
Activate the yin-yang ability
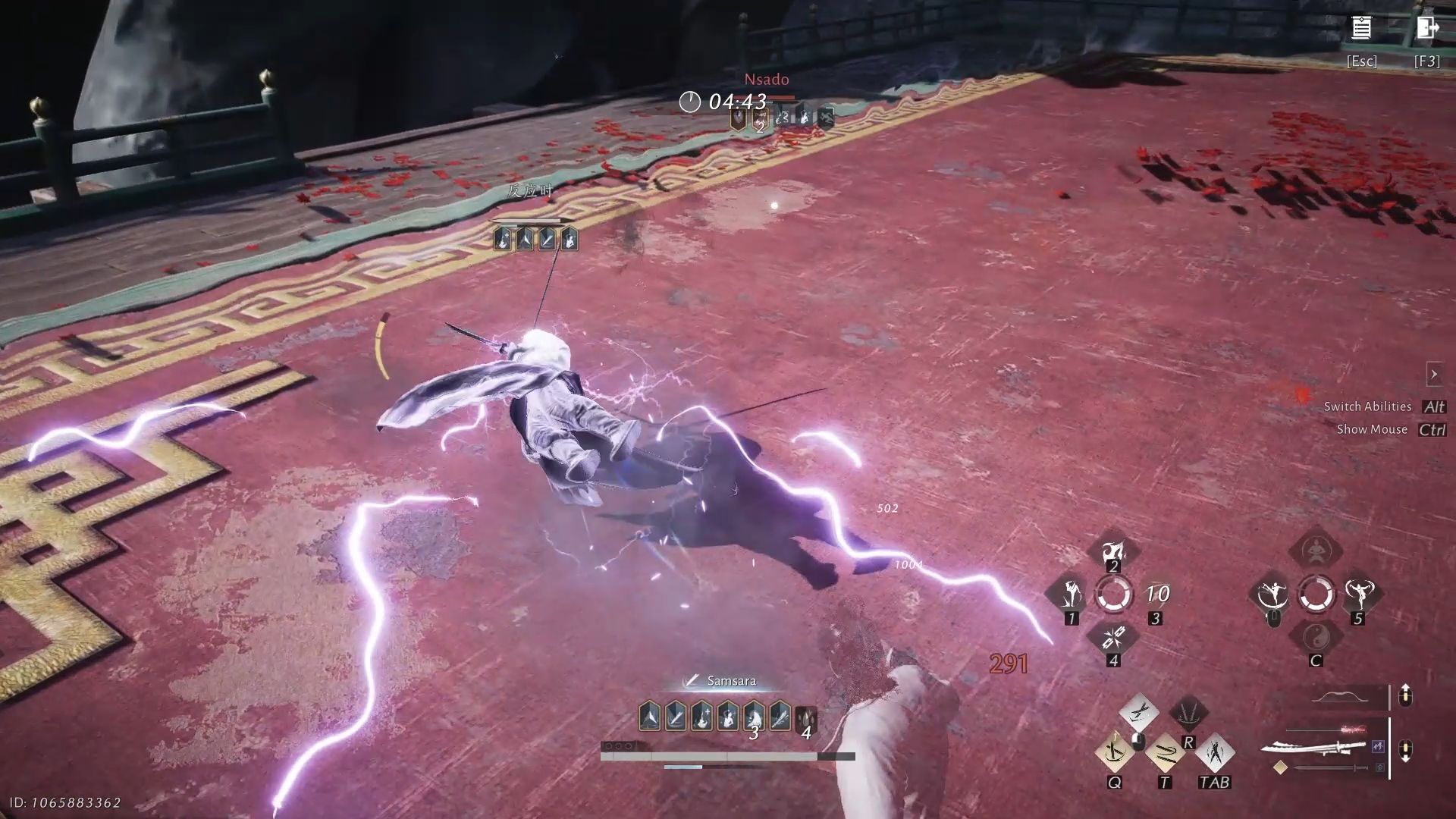pos(1316,637)
